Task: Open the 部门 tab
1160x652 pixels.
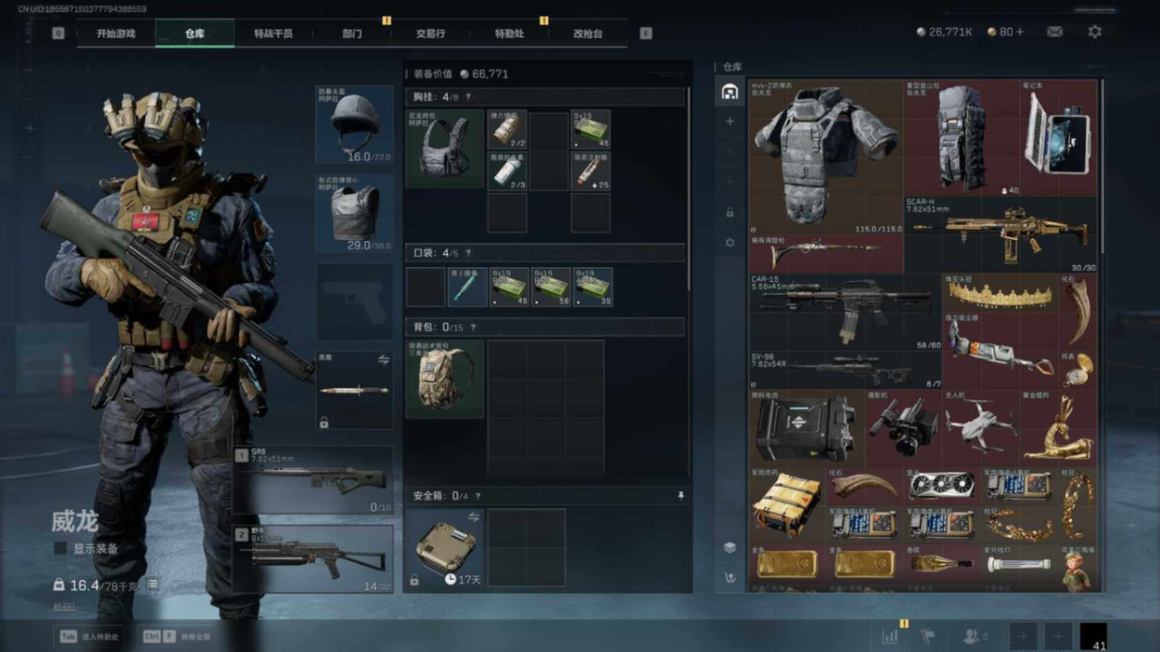Action: 352,34
